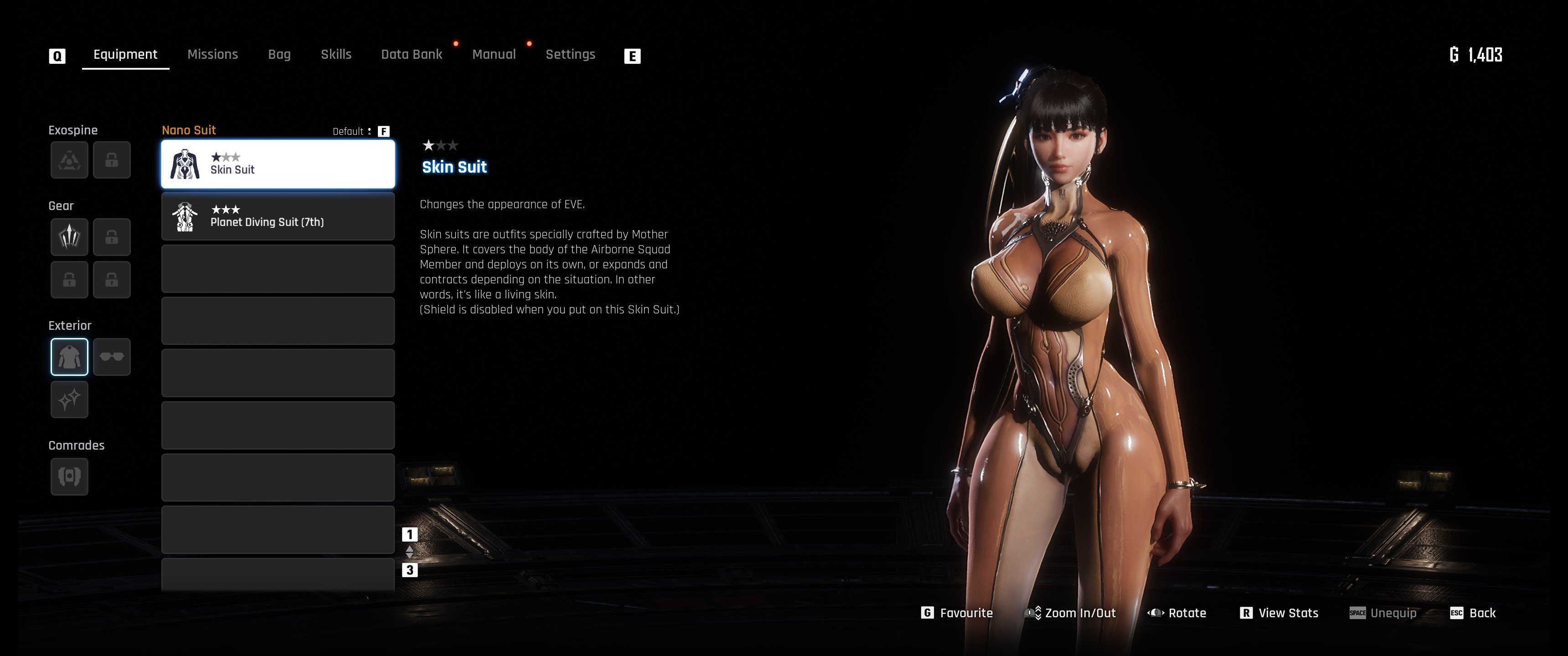This screenshot has width=1568, height=656.
Task: Select the Nano Suit exterior slot
Action: point(69,357)
